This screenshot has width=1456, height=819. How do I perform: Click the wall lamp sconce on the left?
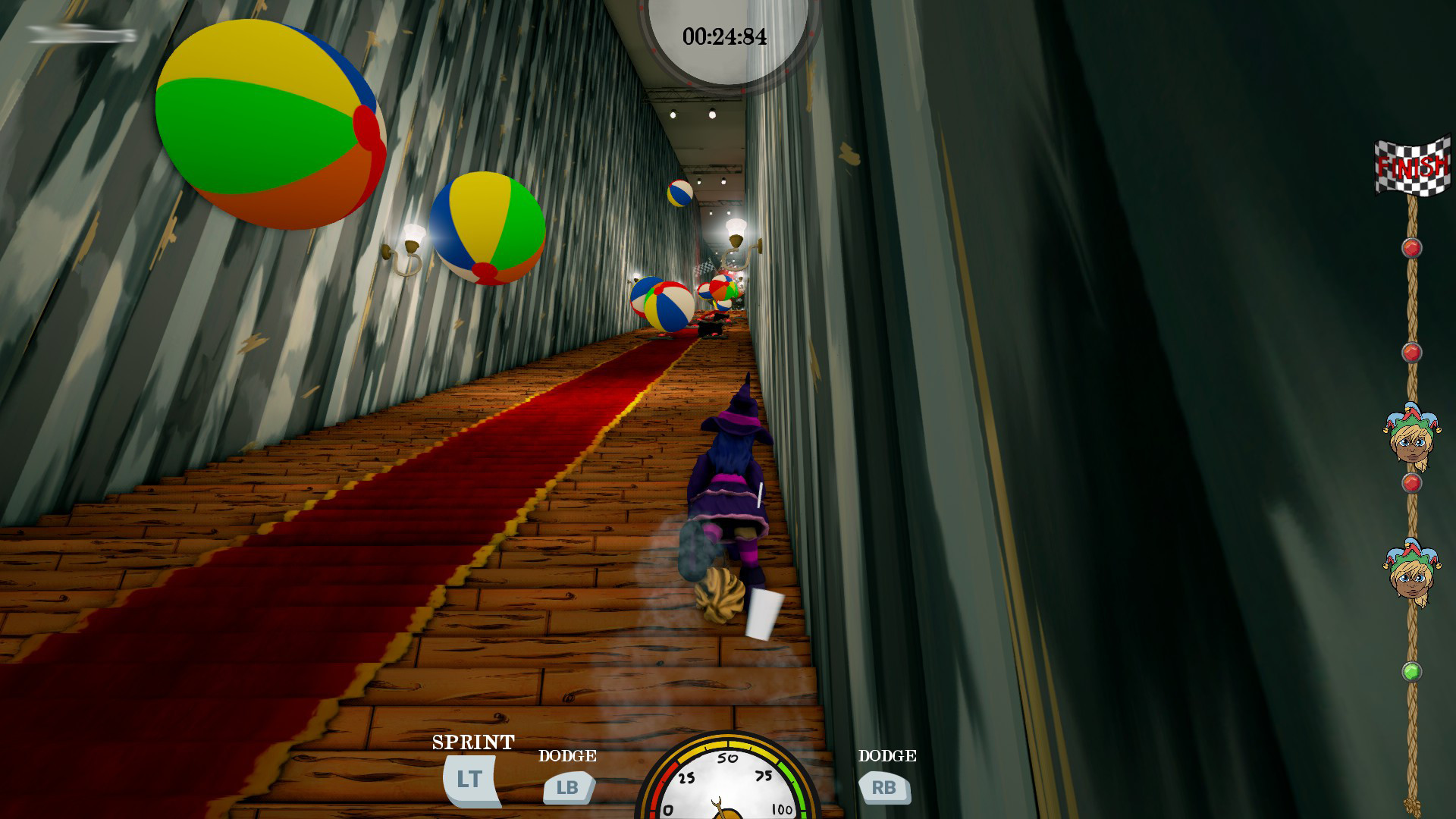coord(403,246)
